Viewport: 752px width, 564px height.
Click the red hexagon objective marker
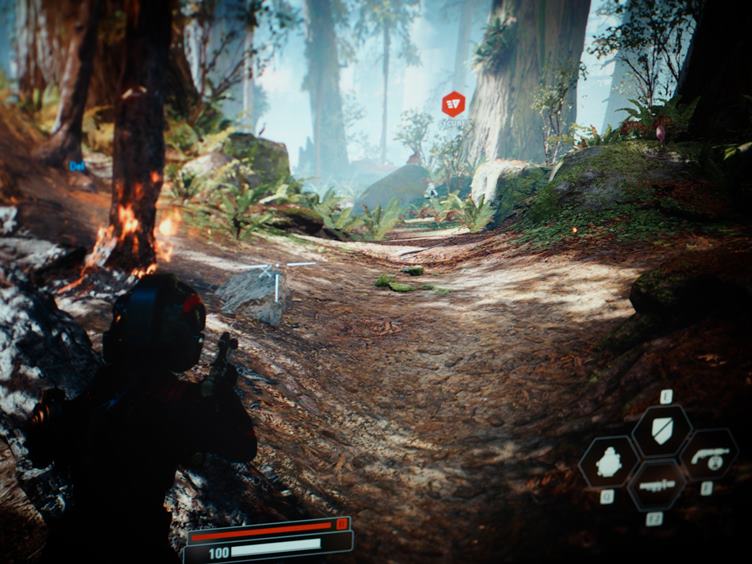pos(453,103)
